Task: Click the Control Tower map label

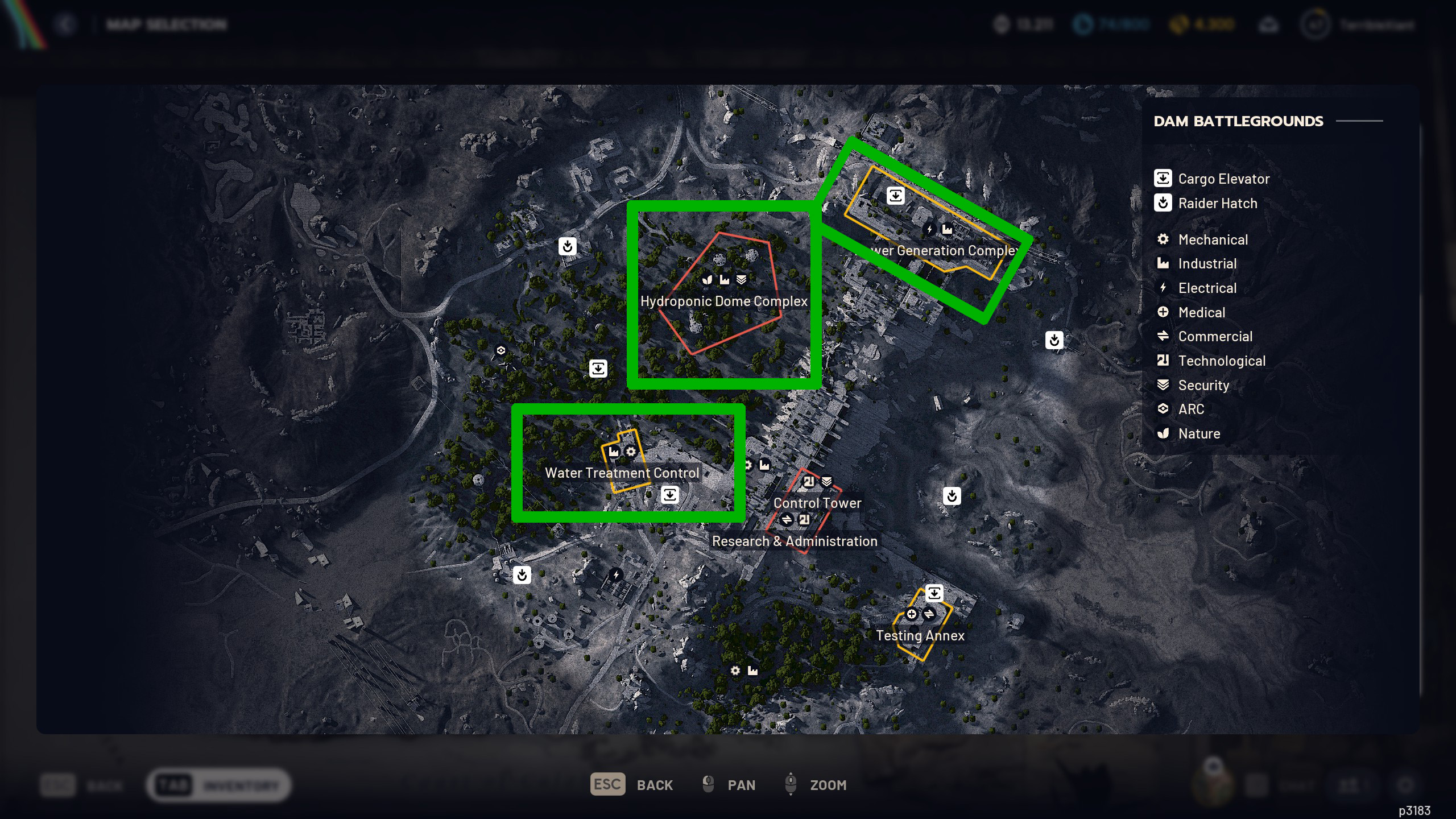Action: (x=817, y=503)
